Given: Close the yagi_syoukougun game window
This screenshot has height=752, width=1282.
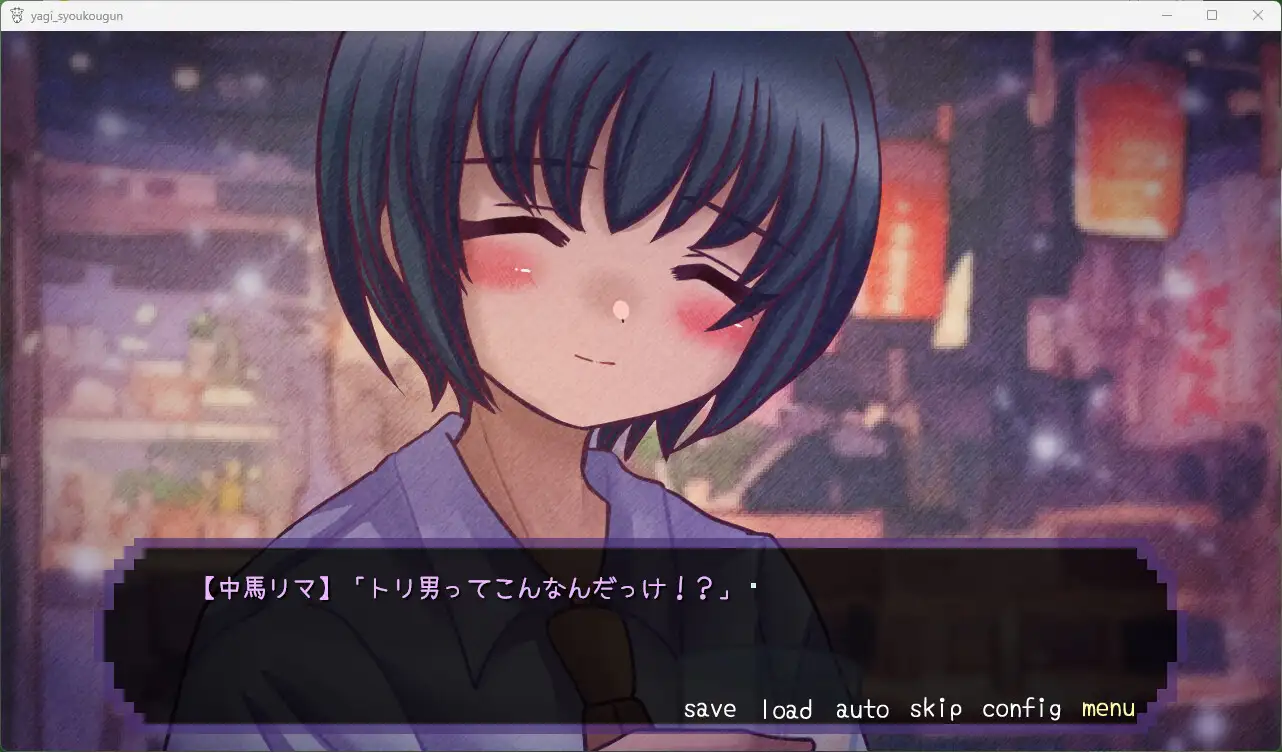Looking at the screenshot, I should pos(1257,15).
